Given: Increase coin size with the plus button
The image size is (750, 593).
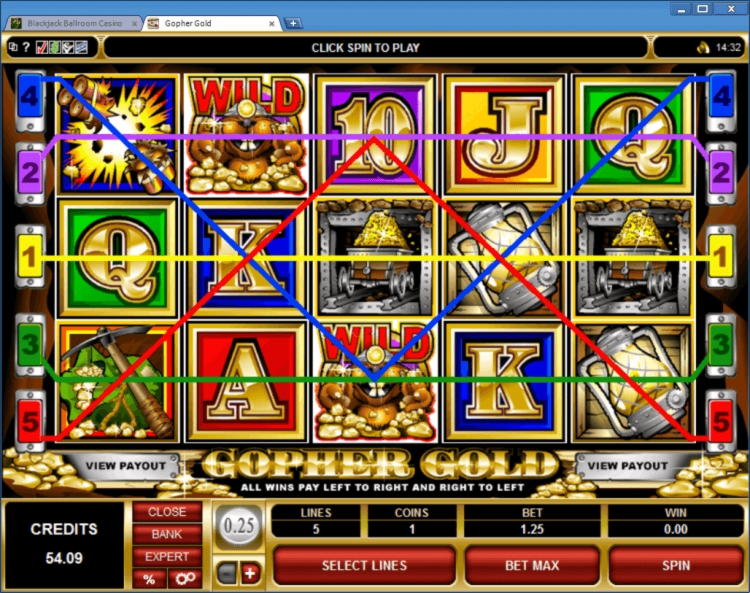Looking at the screenshot, I should (249, 573).
